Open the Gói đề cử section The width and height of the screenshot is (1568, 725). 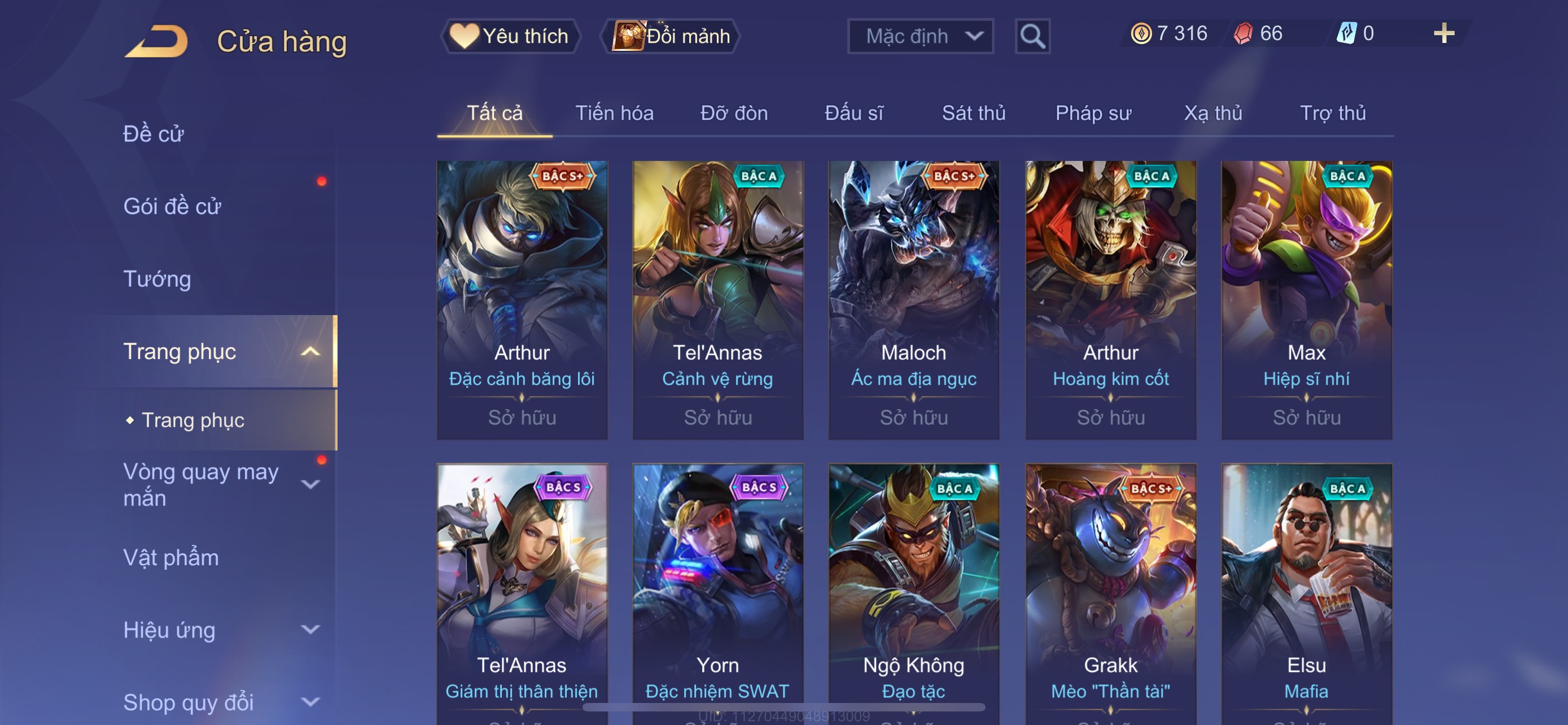(x=172, y=206)
